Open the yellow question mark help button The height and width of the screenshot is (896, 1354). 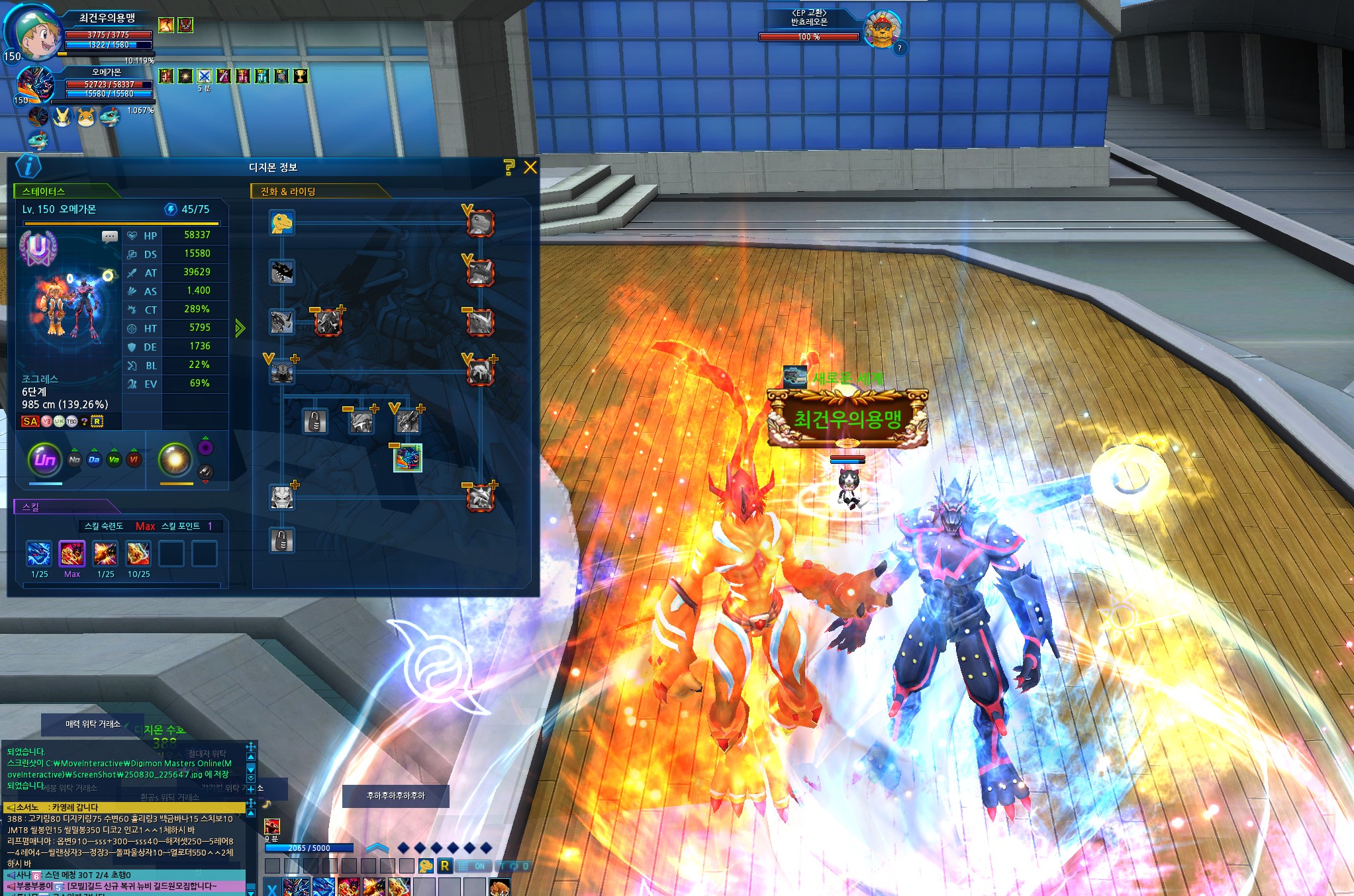[x=508, y=167]
